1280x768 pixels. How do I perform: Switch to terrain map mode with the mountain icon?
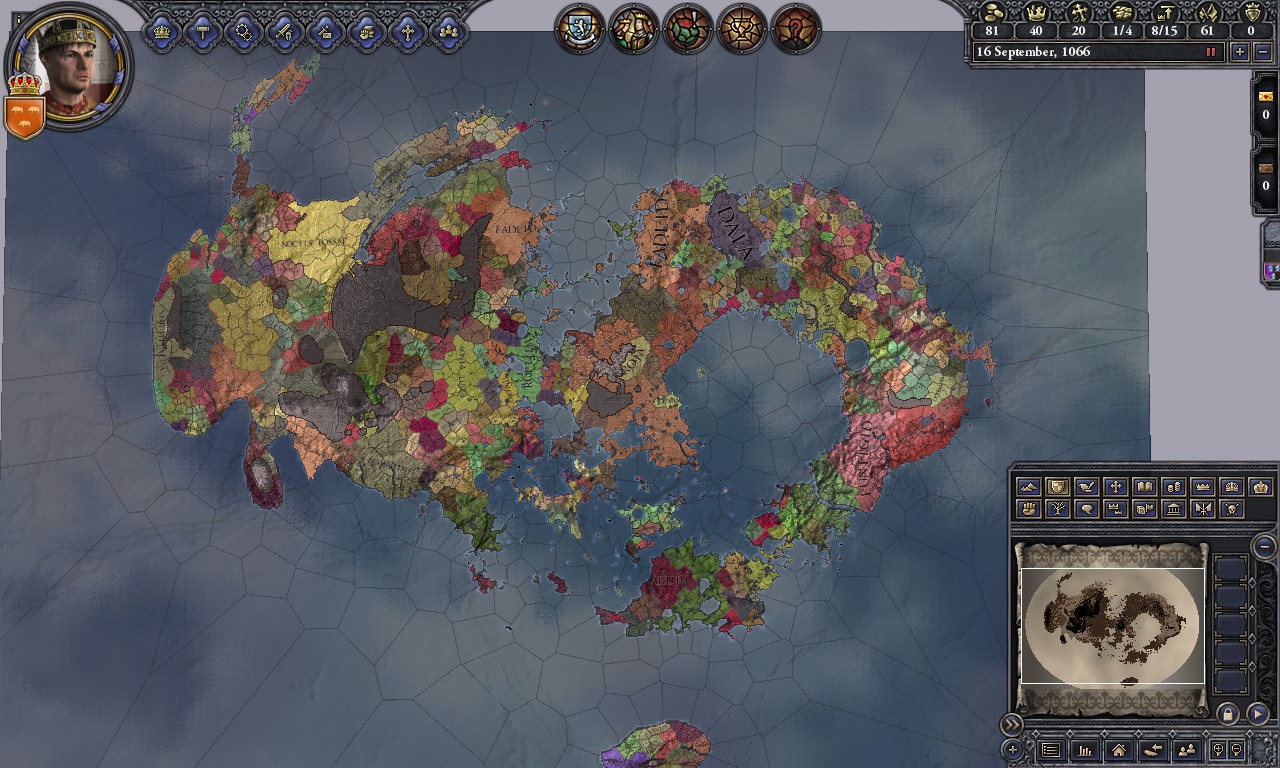[x=1028, y=486]
